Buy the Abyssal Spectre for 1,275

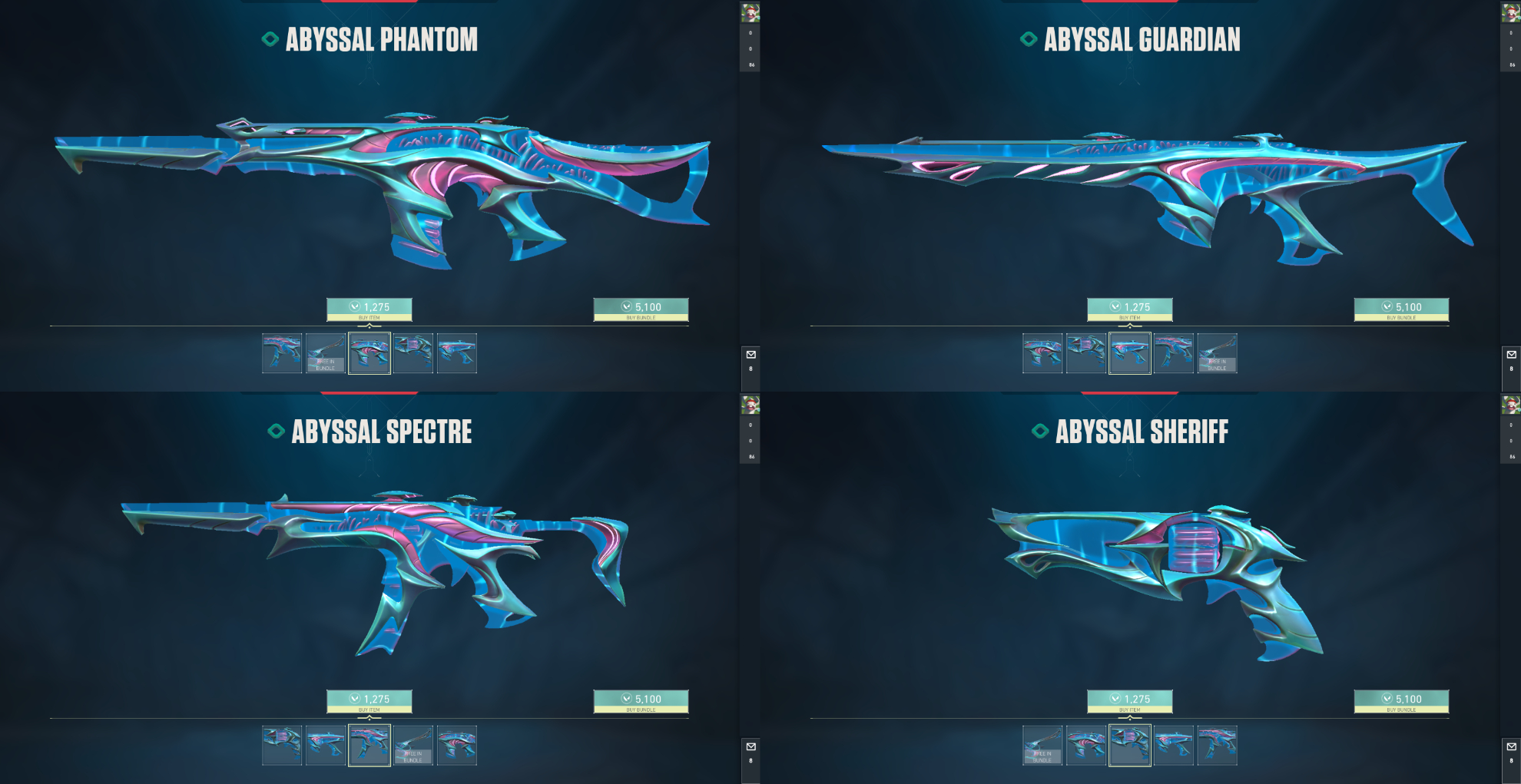tap(369, 701)
